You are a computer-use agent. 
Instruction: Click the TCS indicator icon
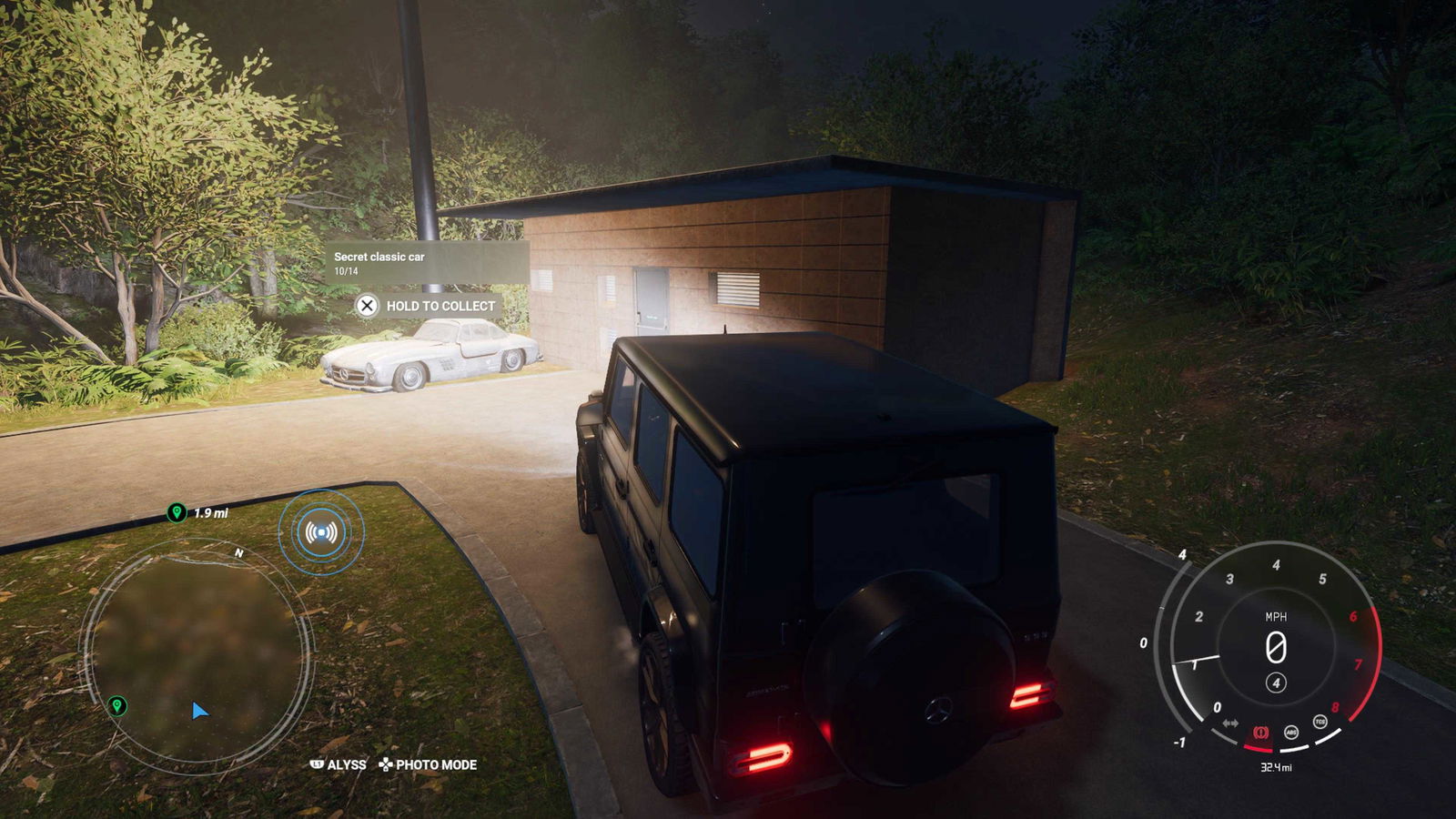point(1319,722)
